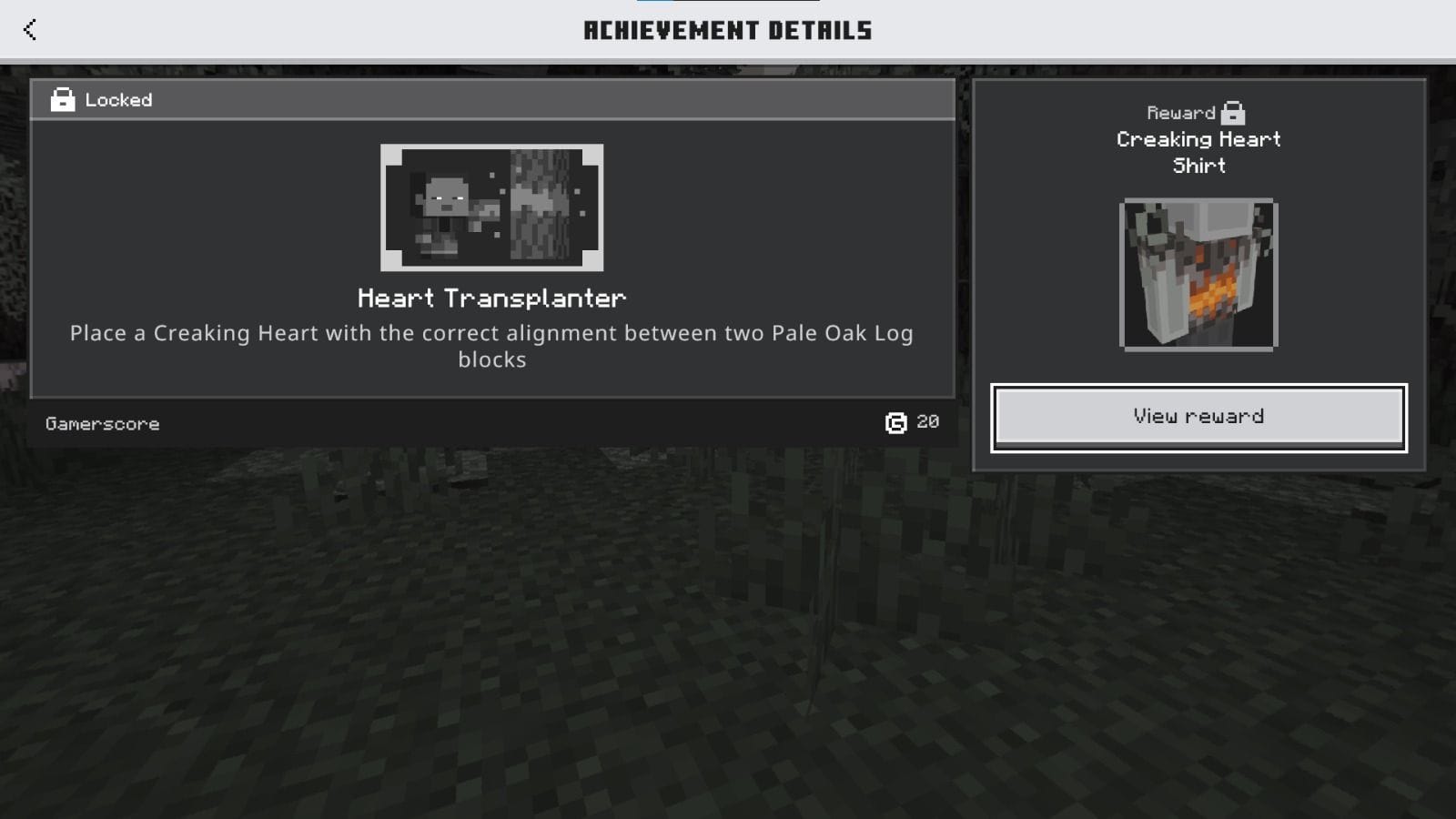Select the Heart Transplanter title text
This screenshot has width=1456, height=819.
(x=492, y=298)
